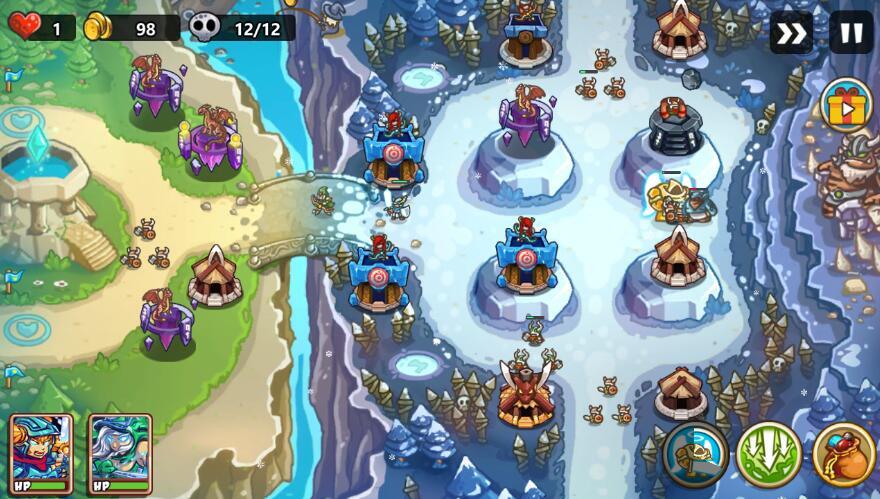
Task: Activate the viking reinforcements ability
Action: [x=695, y=455]
